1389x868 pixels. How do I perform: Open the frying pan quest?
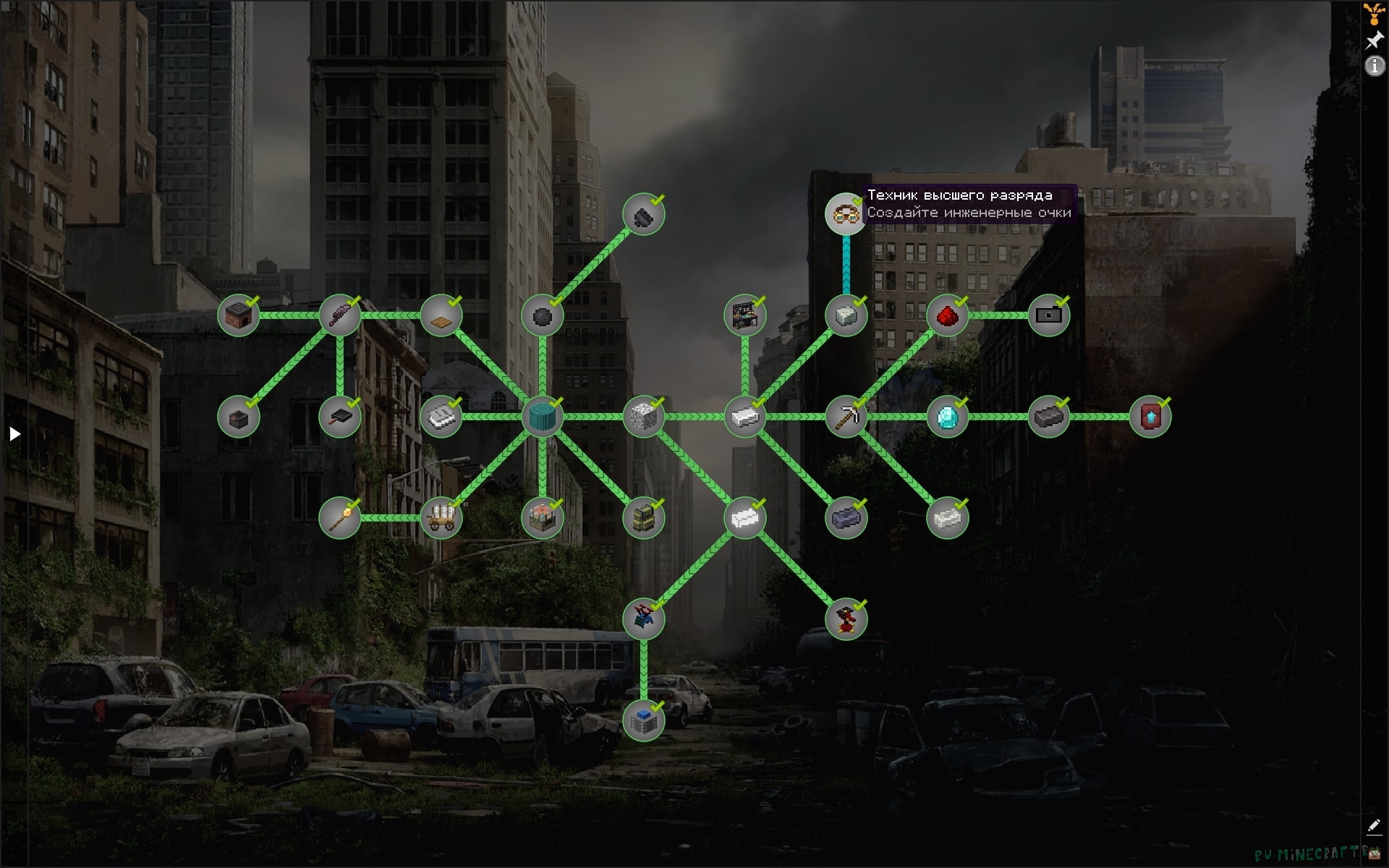coord(339,417)
